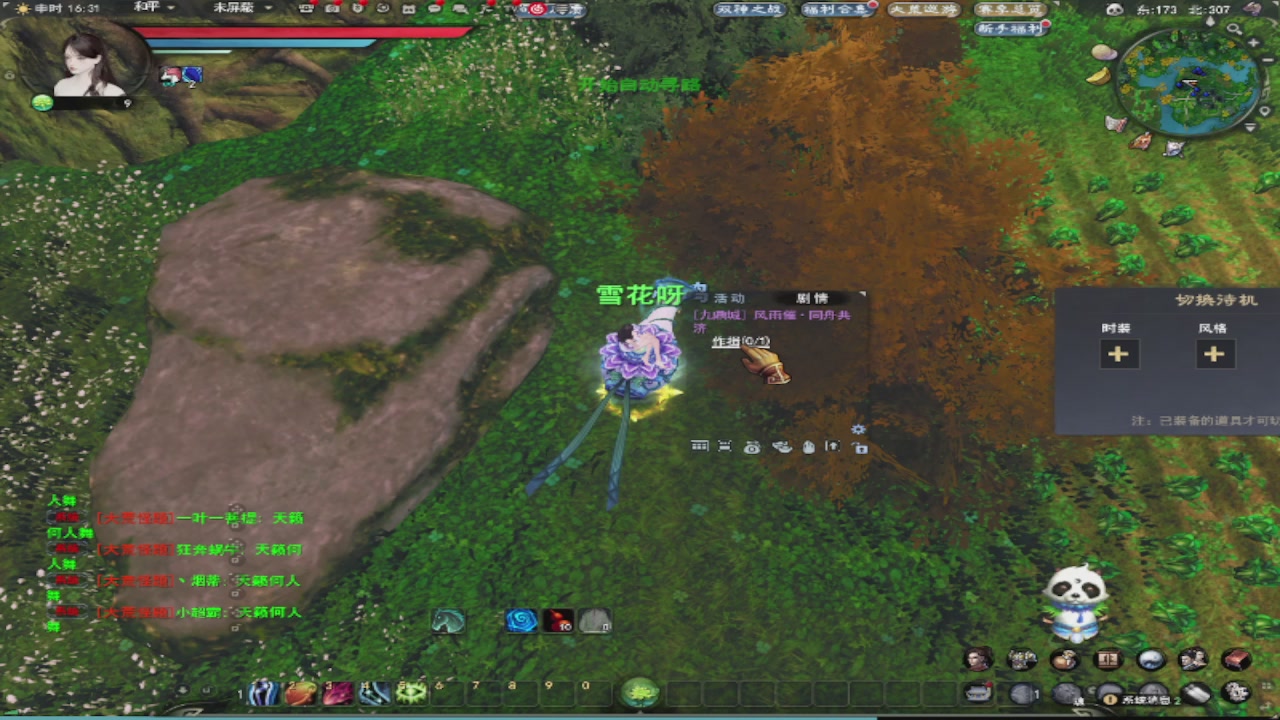Toggle the microphone icon in the top bar

[358, 9]
